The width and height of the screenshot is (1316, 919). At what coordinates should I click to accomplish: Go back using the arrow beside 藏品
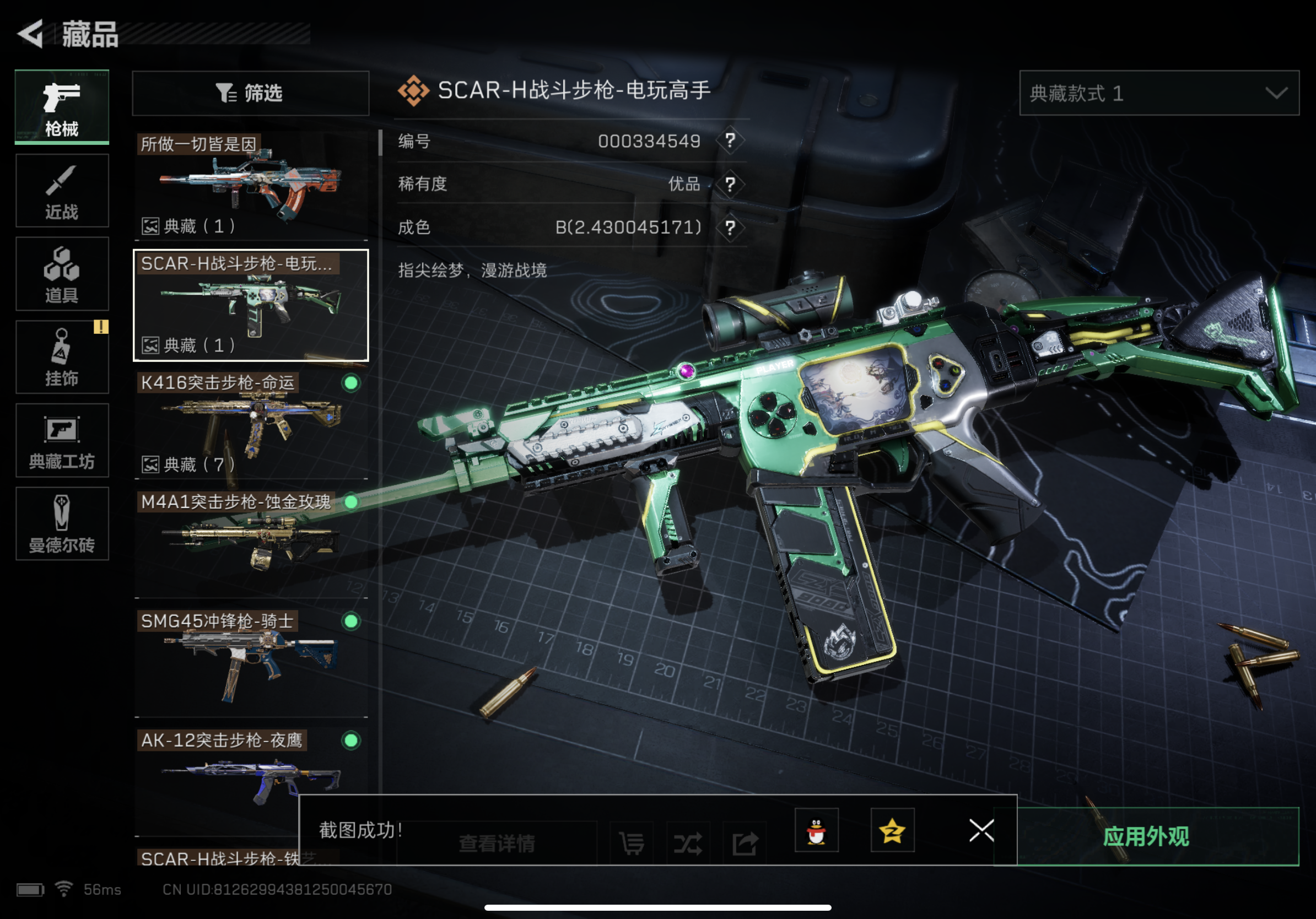tap(31, 33)
